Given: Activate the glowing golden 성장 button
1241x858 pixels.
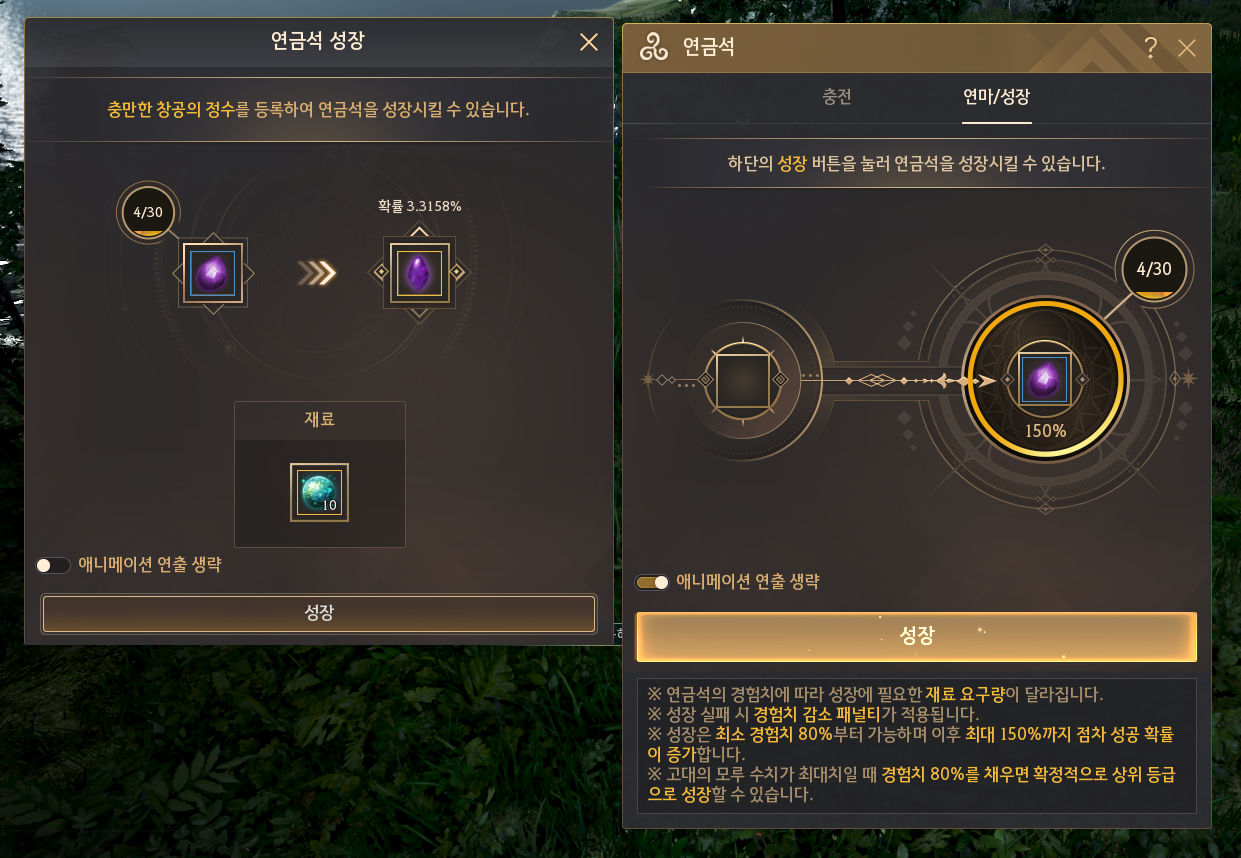Looking at the screenshot, I should pyautogui.click(x=916, y=637).
